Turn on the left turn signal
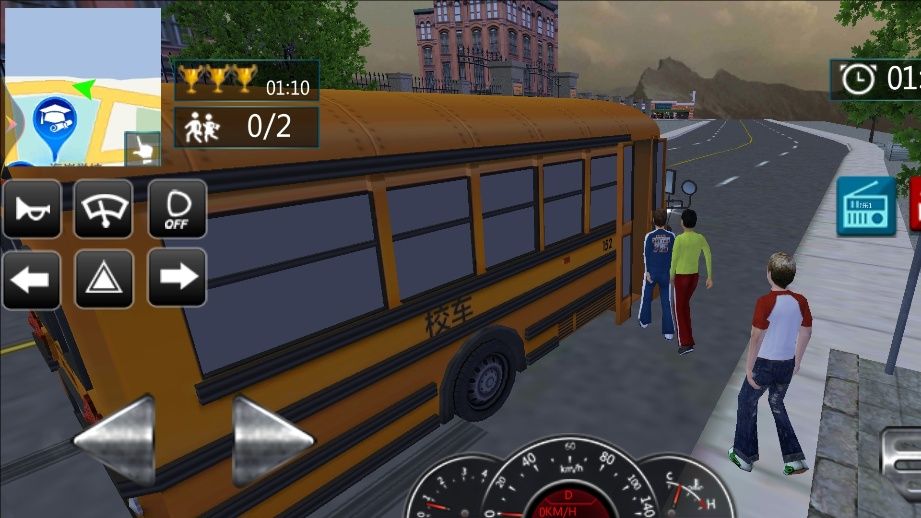The width and height of the screenshot is (921, 518). point(32,278)
